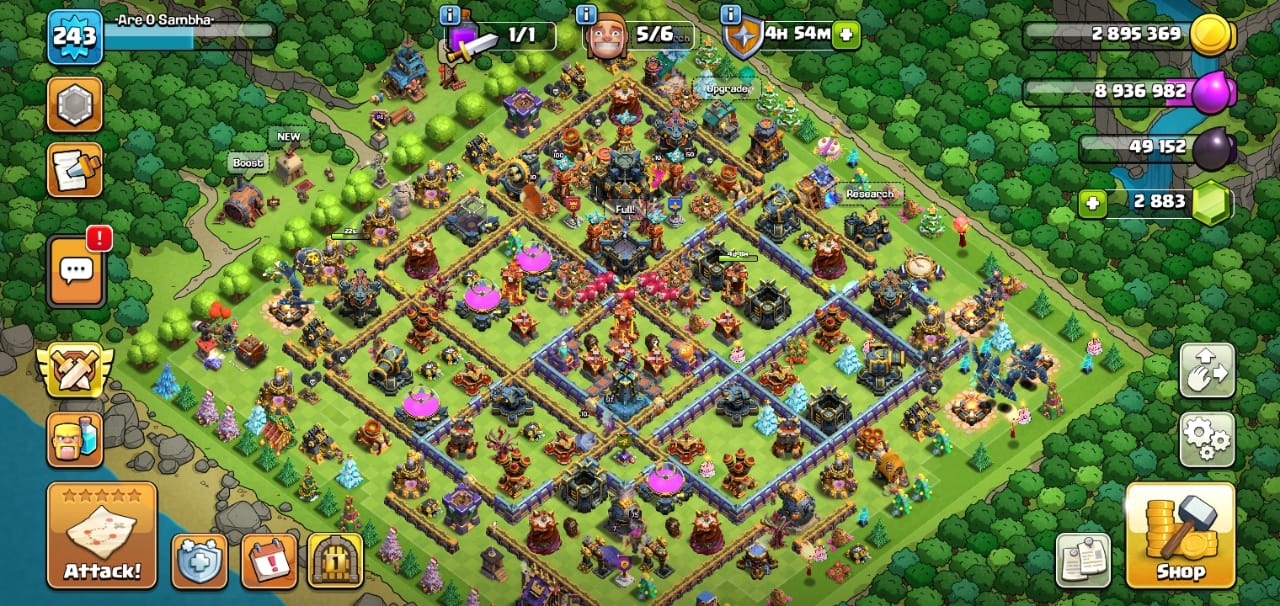Open the crossed swords league button
This screenshot has width=1280, height=606.
point(75,369)
